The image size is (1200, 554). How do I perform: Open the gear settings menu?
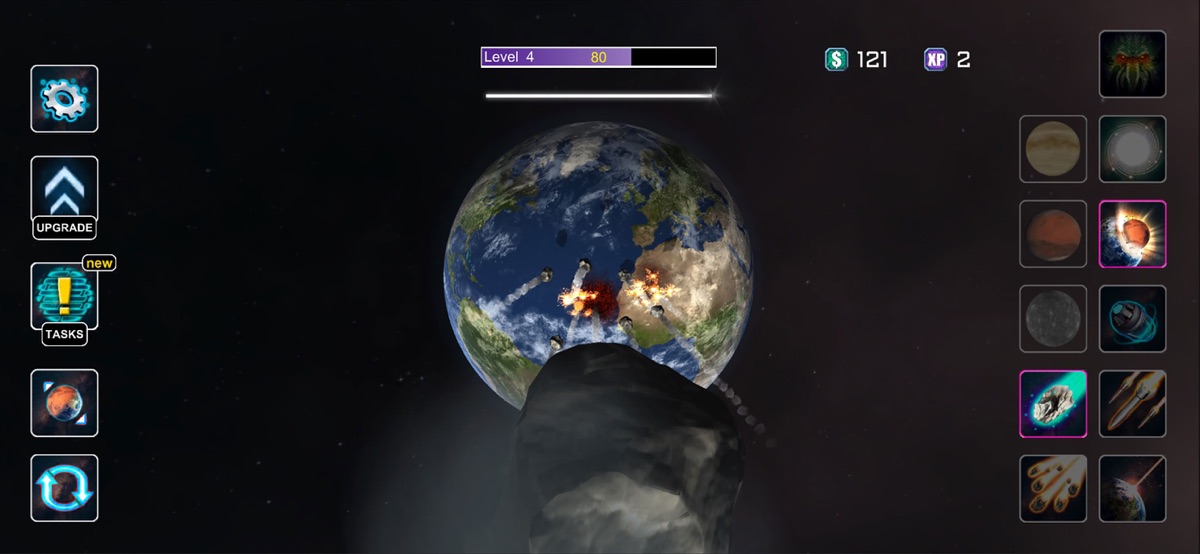coord(64,99)
